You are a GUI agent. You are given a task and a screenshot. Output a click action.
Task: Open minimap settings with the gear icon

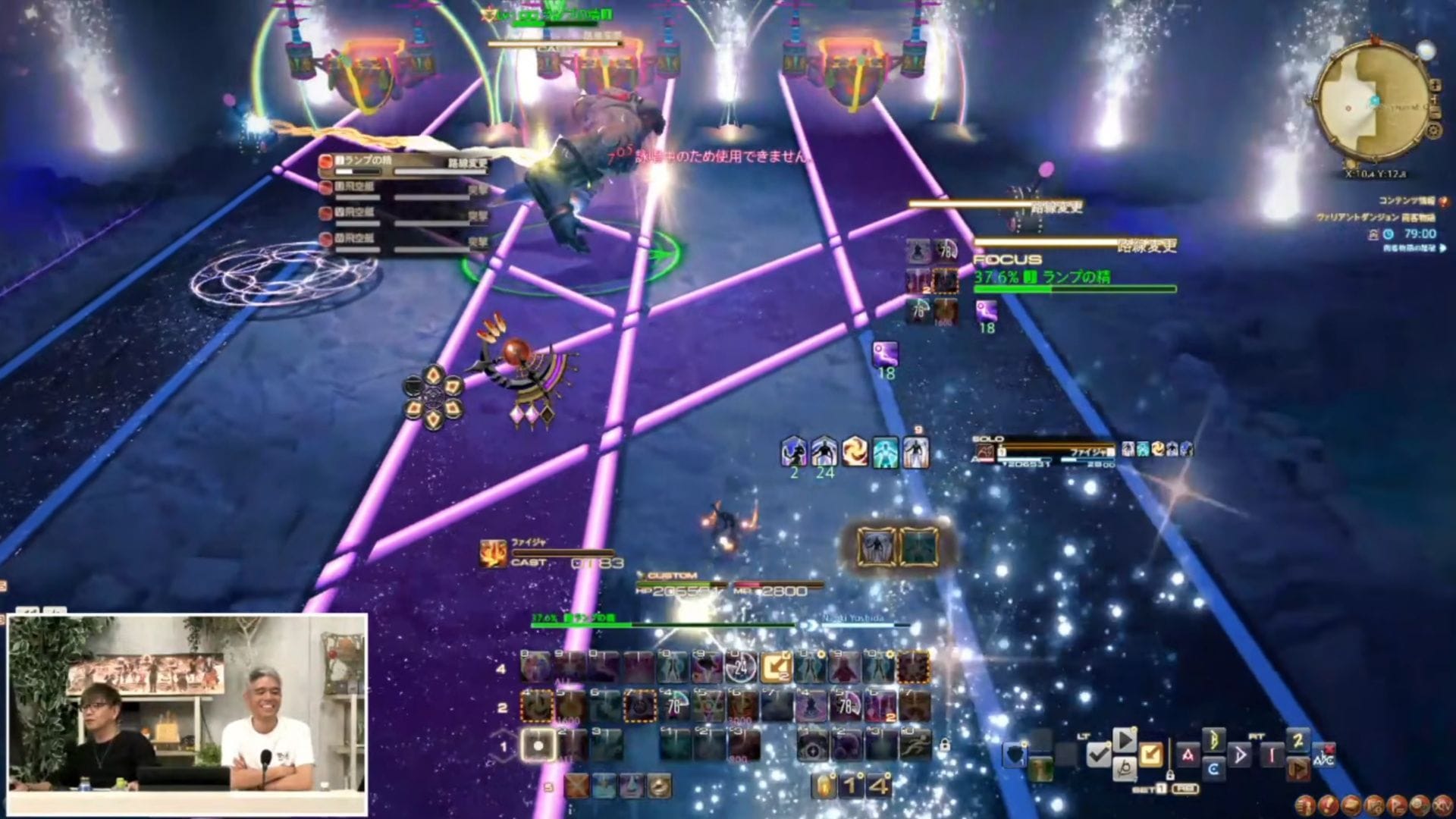click(x=1433, y=130)
